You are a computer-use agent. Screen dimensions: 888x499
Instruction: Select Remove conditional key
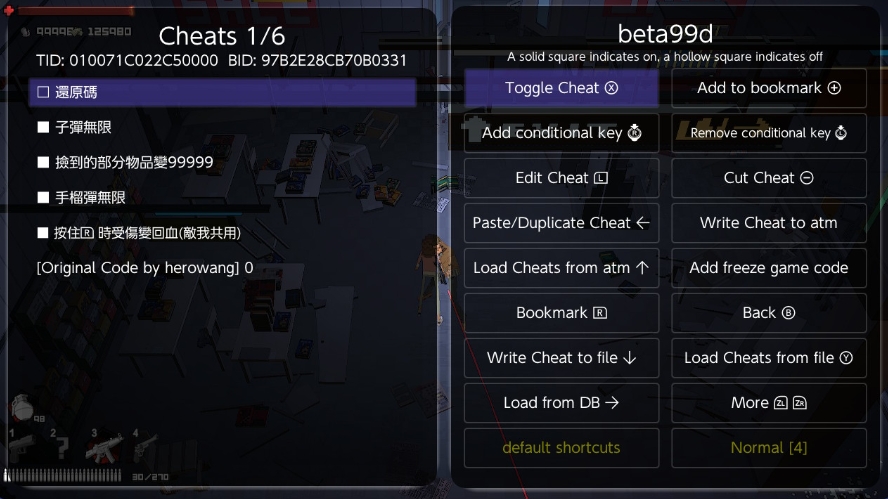(x=768, y=133)
